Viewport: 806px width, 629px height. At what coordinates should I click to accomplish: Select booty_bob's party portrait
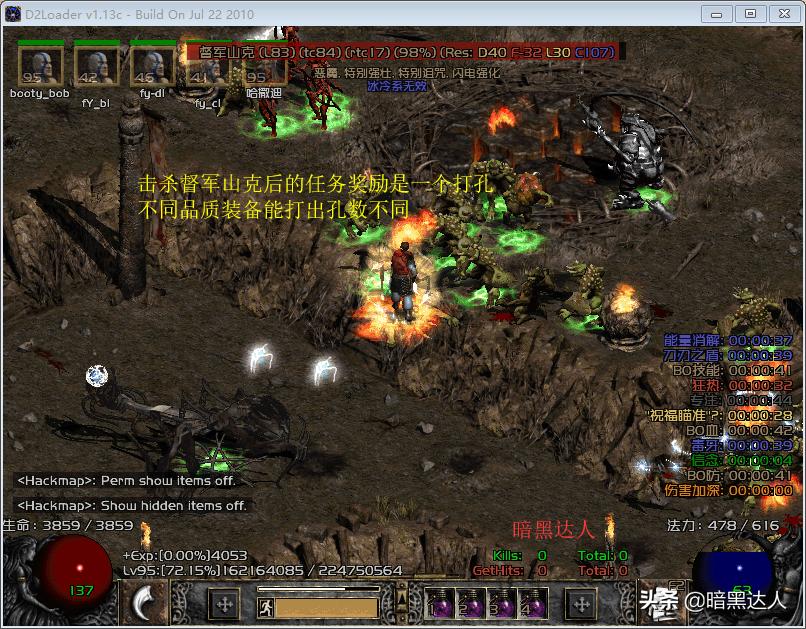pyautogui.click(x=40, y=66)
